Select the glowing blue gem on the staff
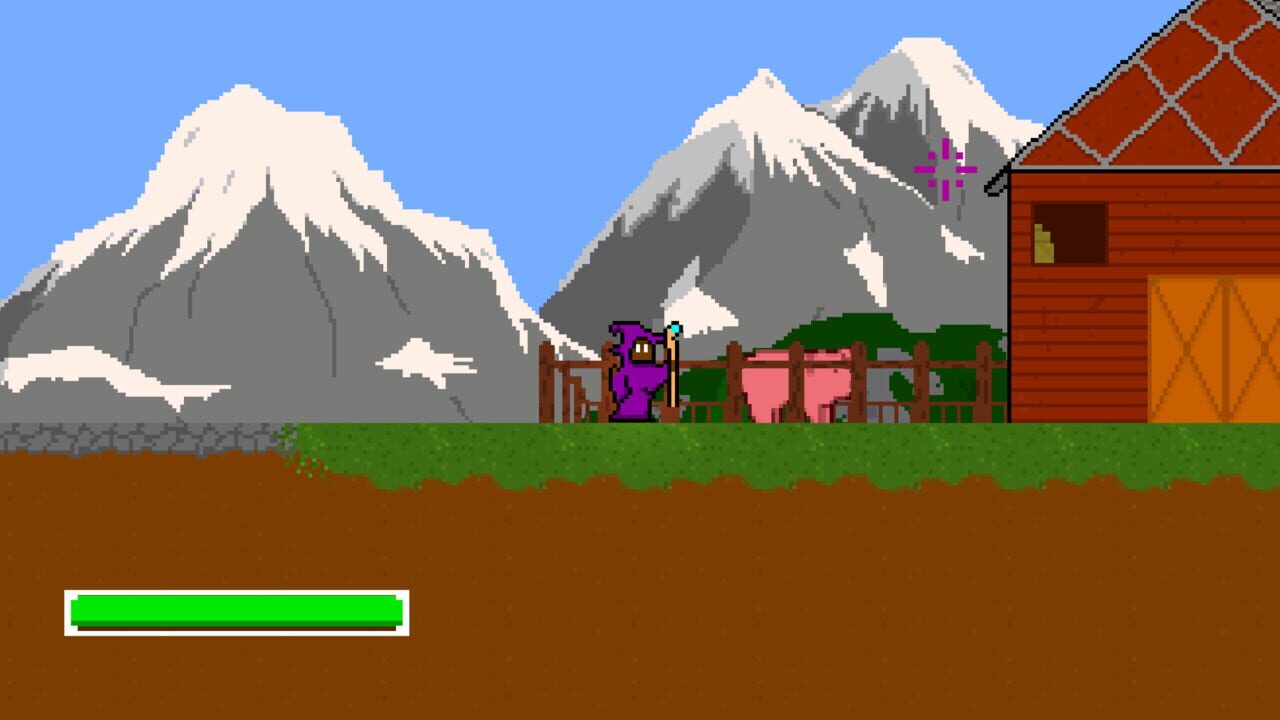The image size is (1280, 720). coord(674,327)
